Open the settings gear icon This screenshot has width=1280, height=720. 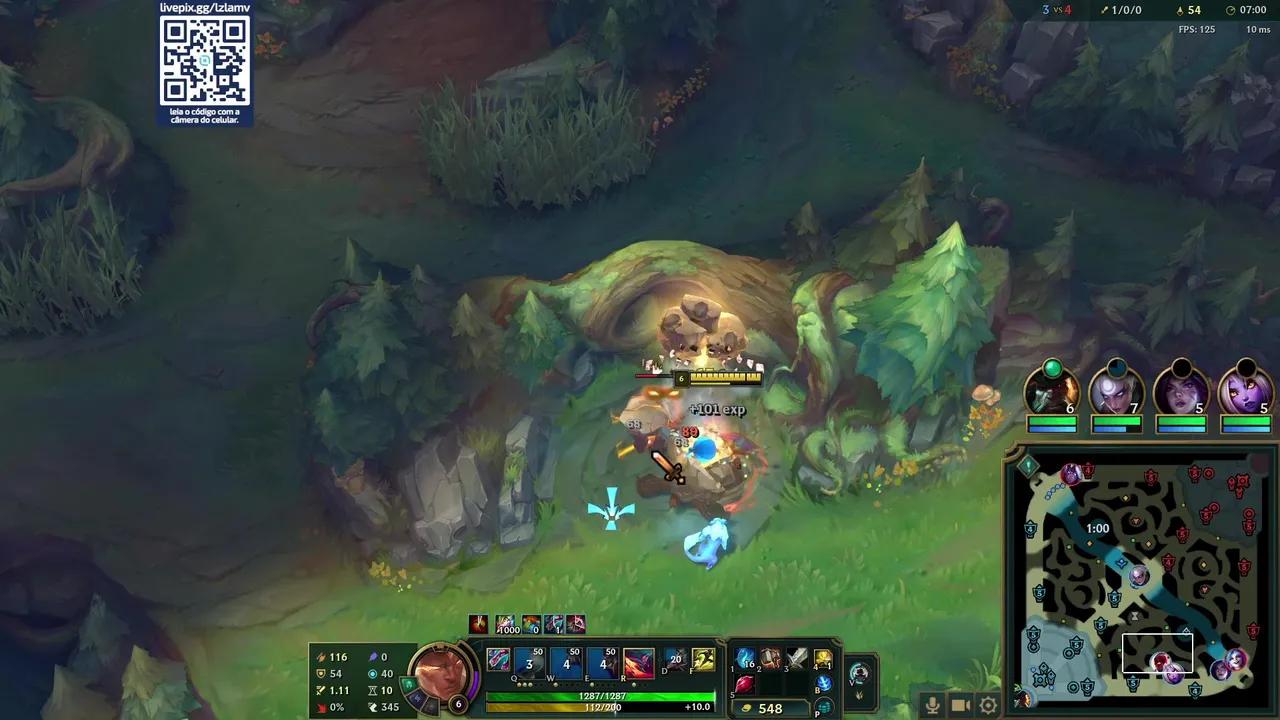(x=987, y=704)
